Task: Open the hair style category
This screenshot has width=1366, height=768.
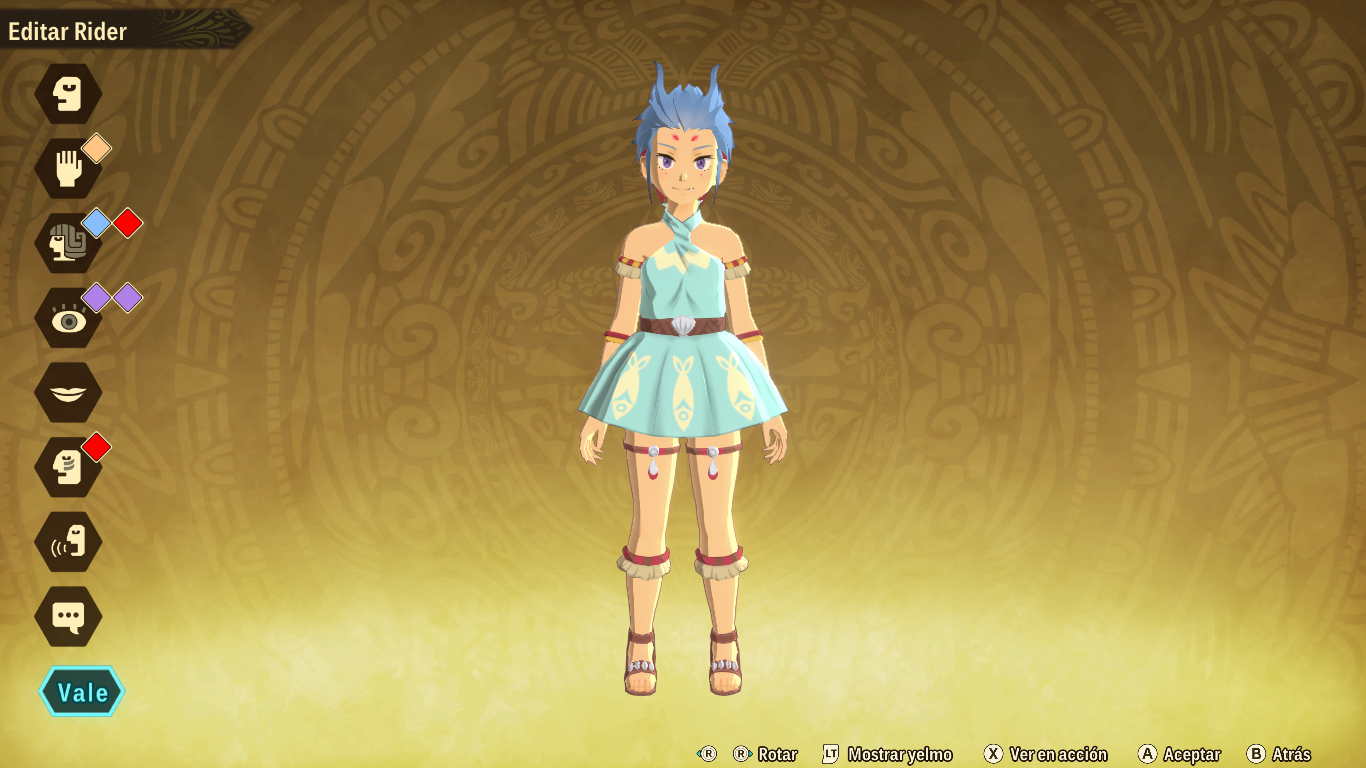Action: (x=68, y=243)
